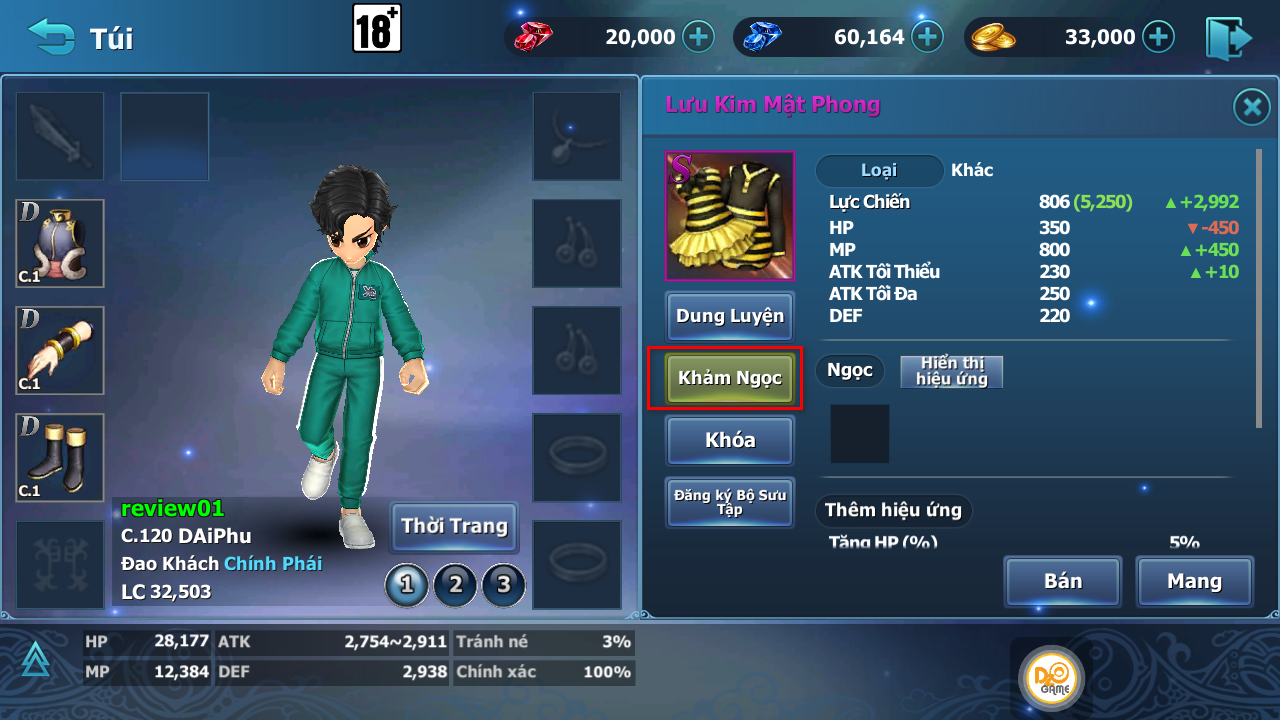Add more blue diamonds with plus button

click(928, 37)
